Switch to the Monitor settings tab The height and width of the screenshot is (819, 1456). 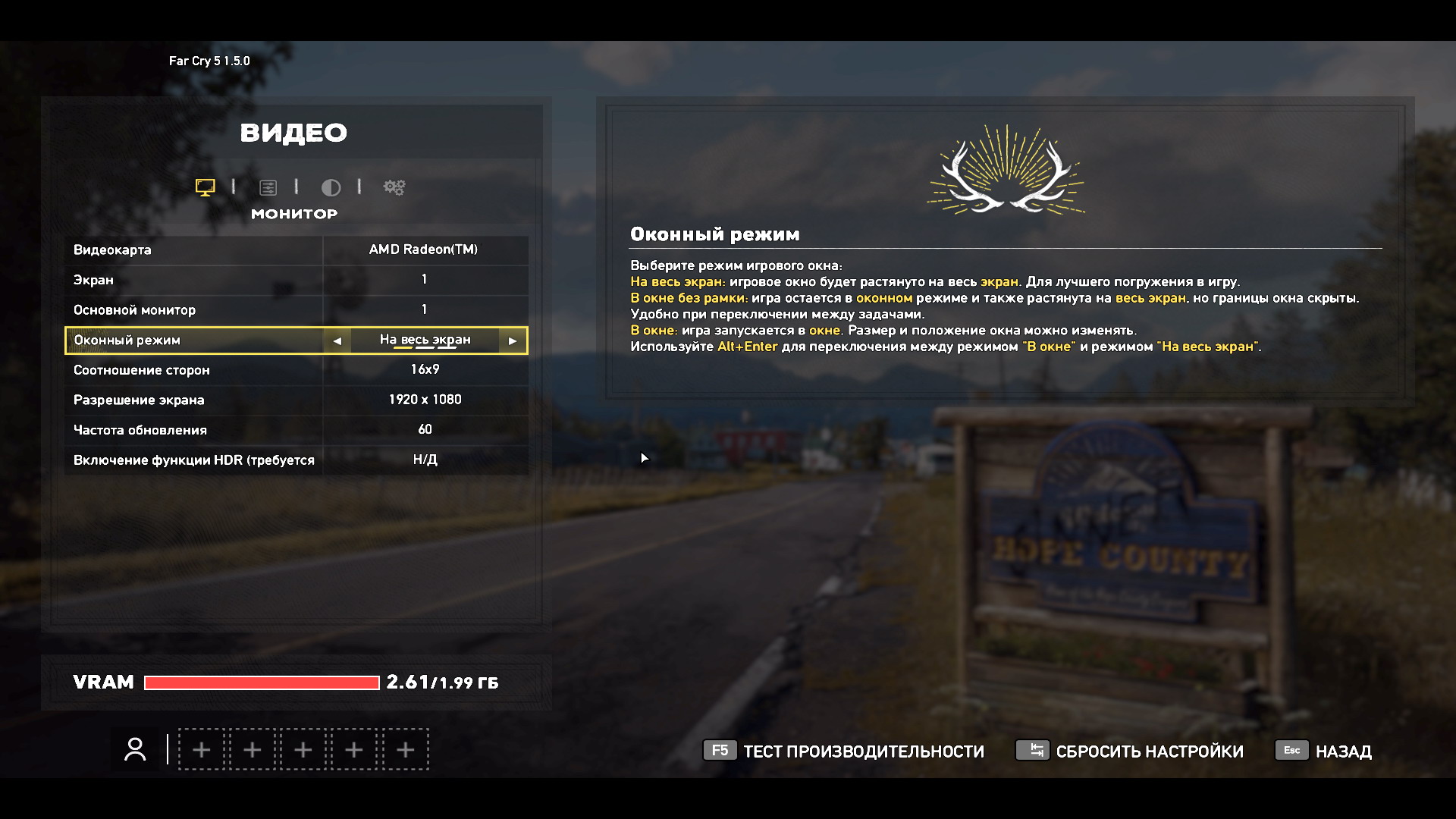tap(205, 187)
